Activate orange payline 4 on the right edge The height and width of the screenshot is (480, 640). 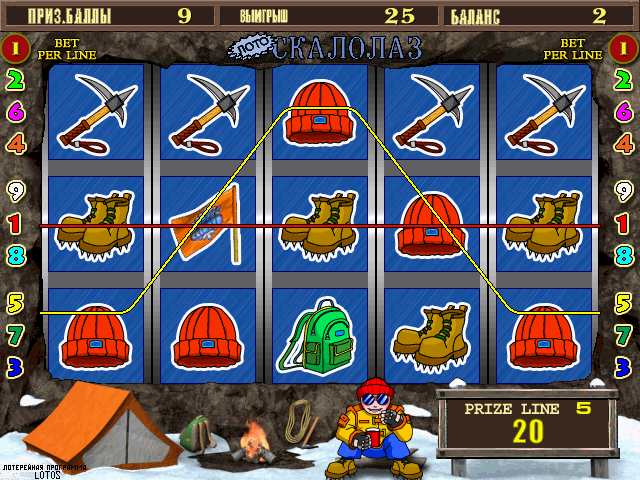pyautogui.click(x=624, y=143)
